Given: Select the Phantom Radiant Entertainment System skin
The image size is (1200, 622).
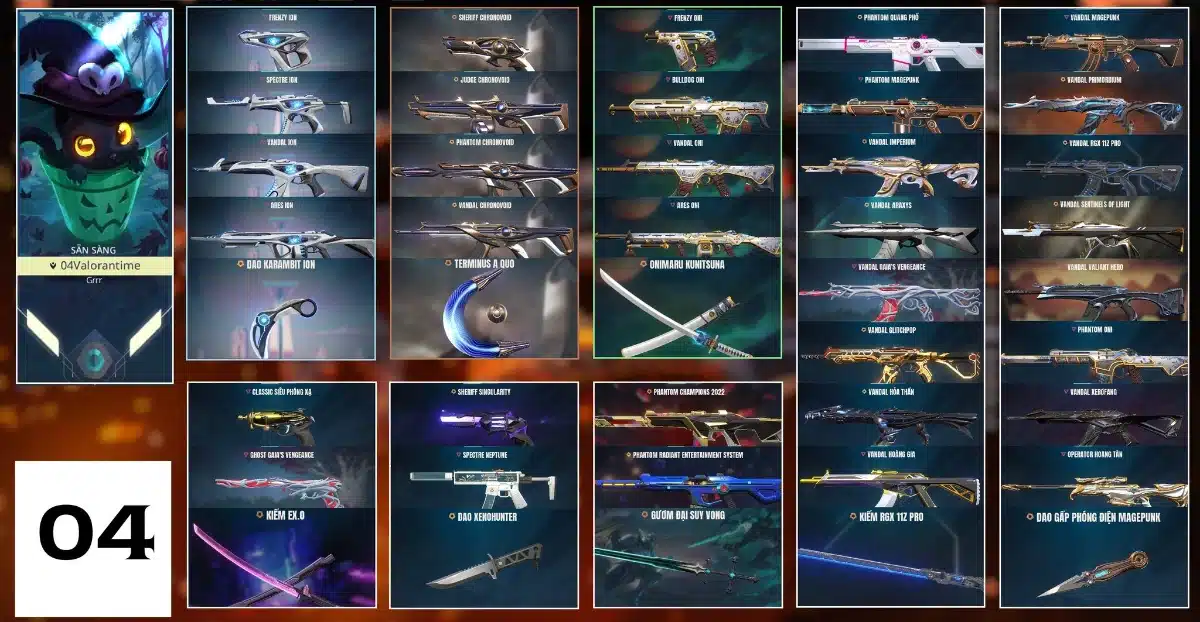Looking at the screenshot, I should 686,478.
